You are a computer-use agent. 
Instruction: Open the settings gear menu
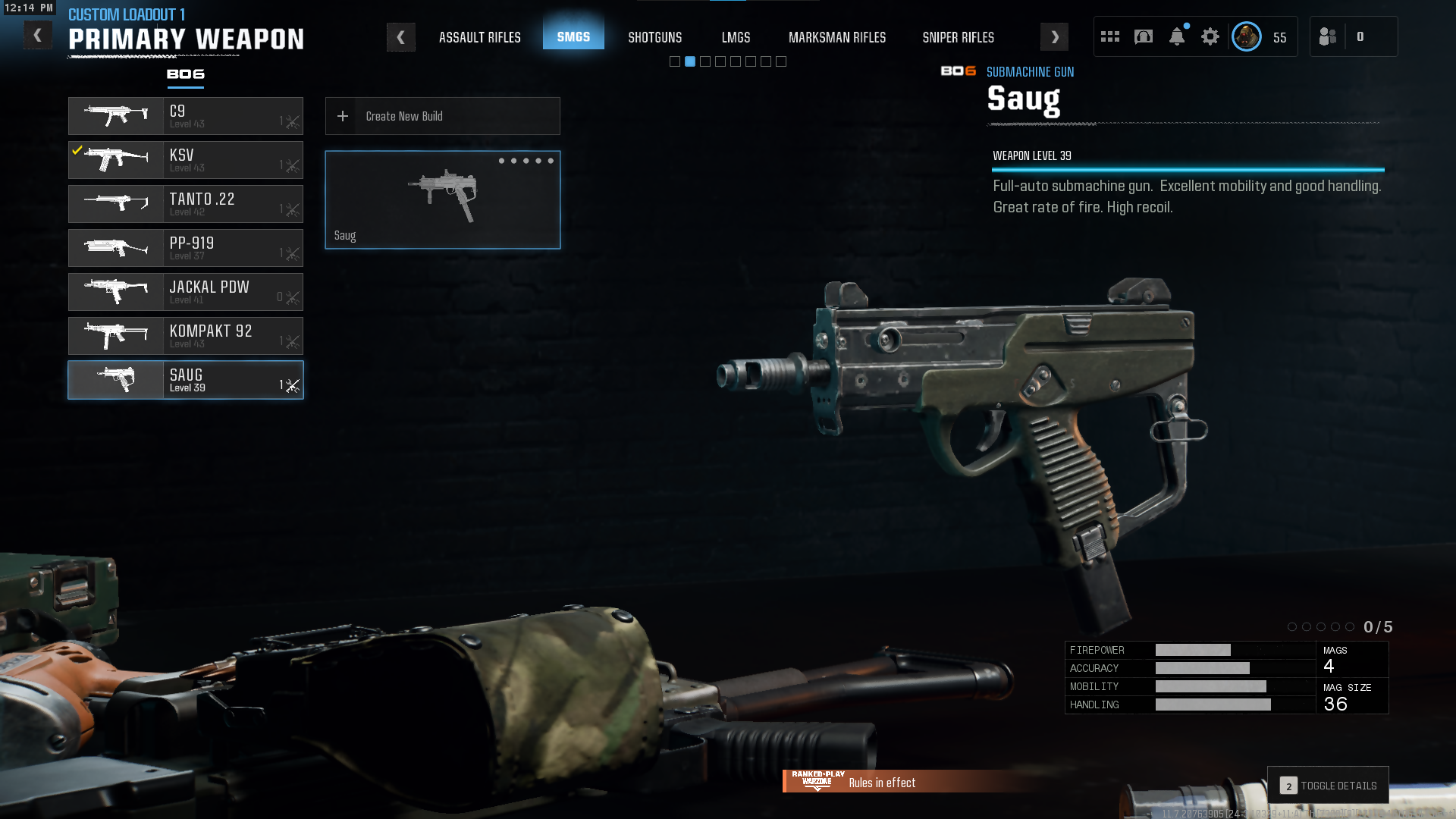point(1210,36)
